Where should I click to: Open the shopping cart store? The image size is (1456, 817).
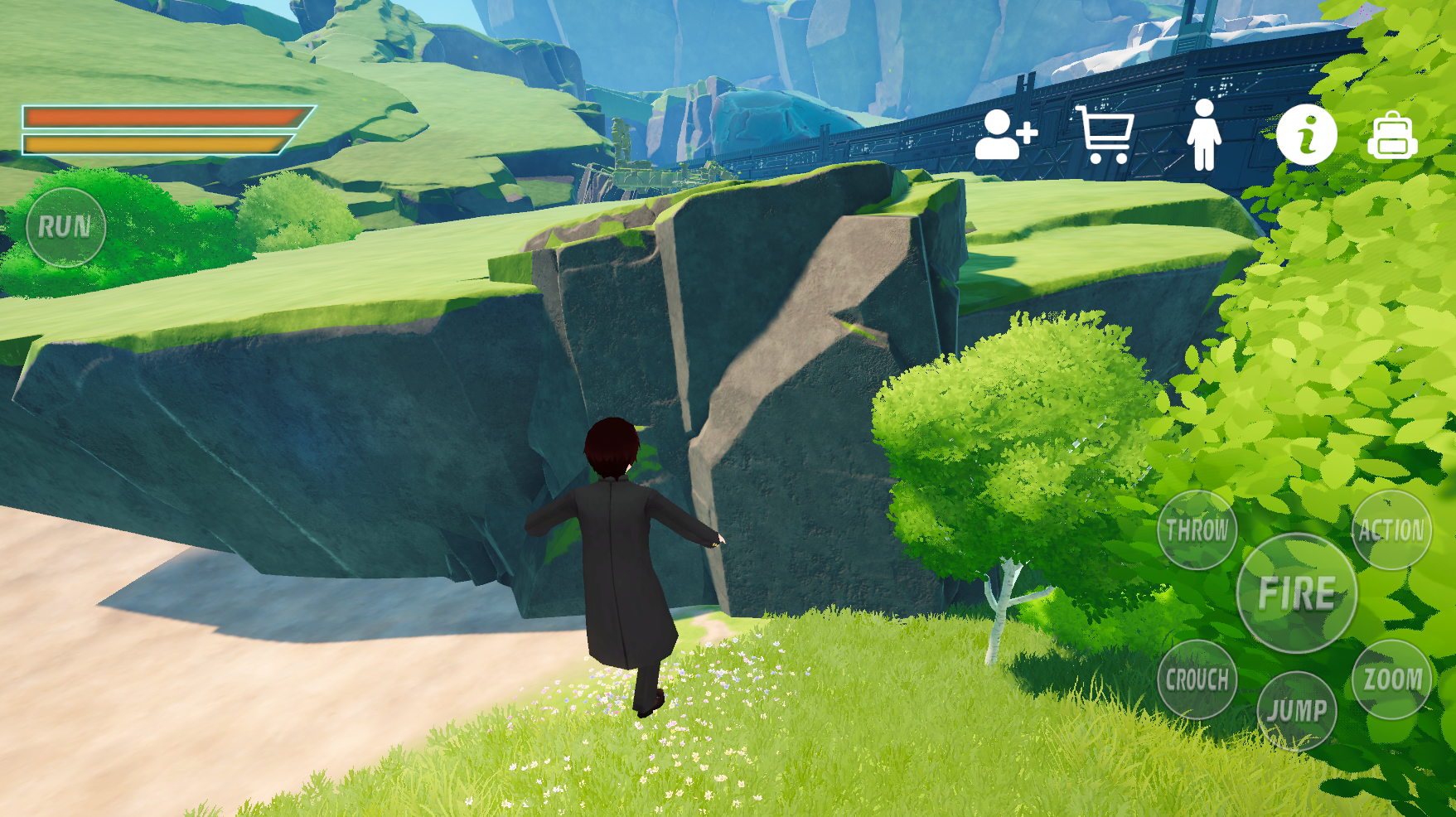tap(1105, 134)
